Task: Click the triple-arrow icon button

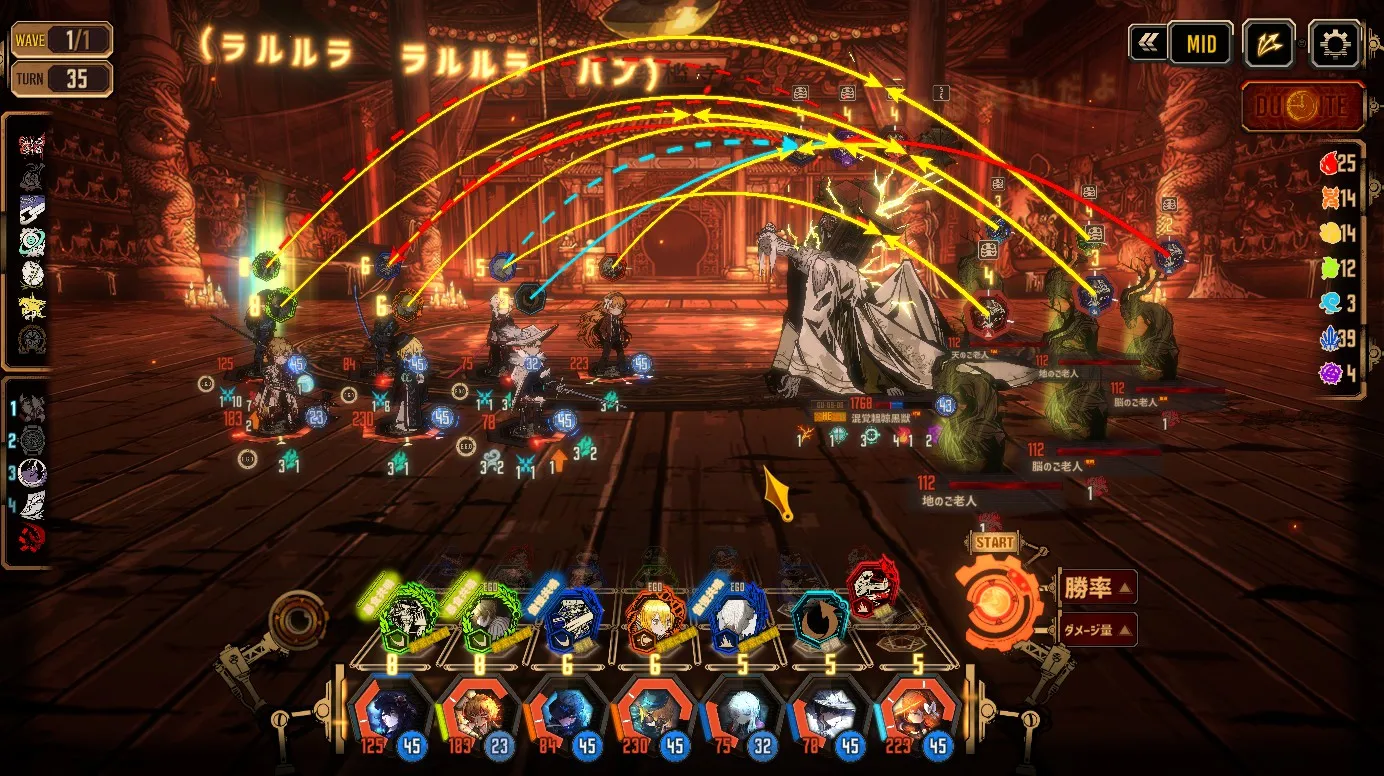Action: pyautogui.click(x=1269, y=44)
